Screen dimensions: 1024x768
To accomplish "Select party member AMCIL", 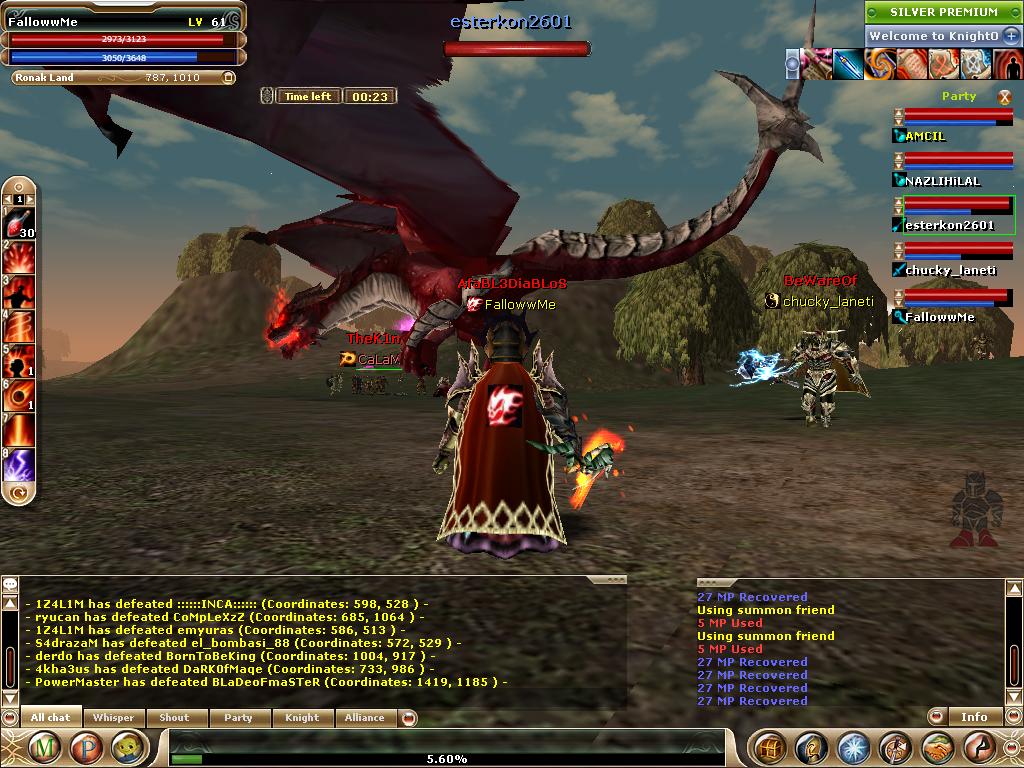I will click(x=924, y=136).
